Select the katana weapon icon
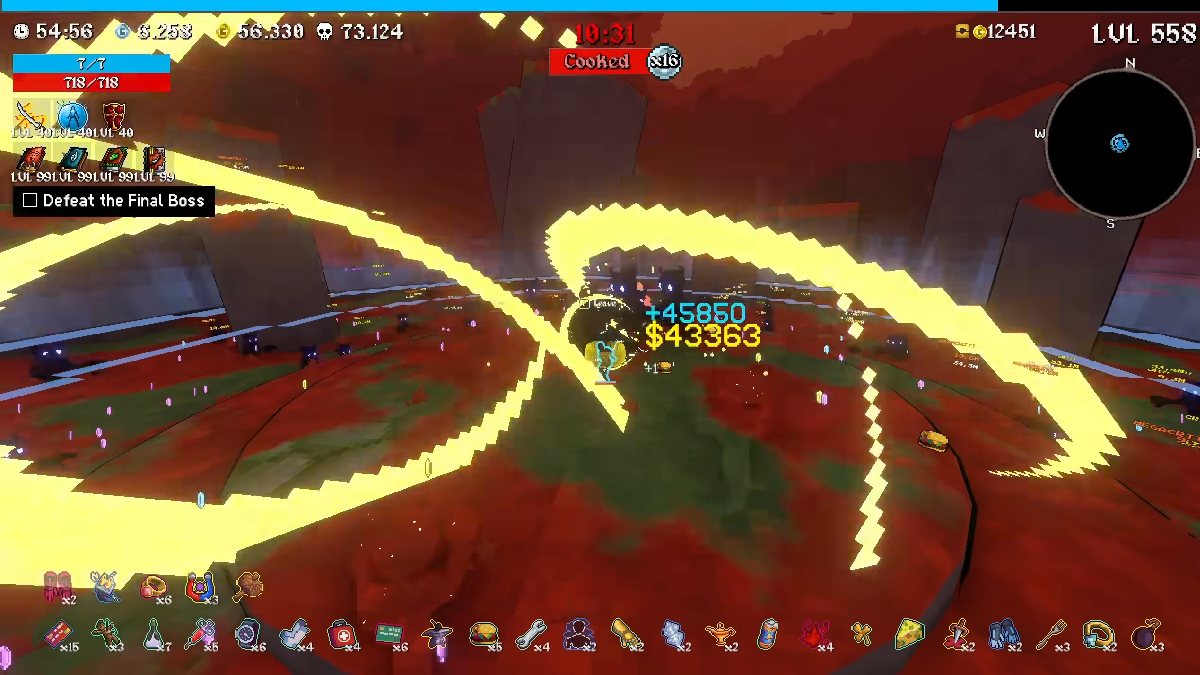1200x675 pixels. pos(30,116)
